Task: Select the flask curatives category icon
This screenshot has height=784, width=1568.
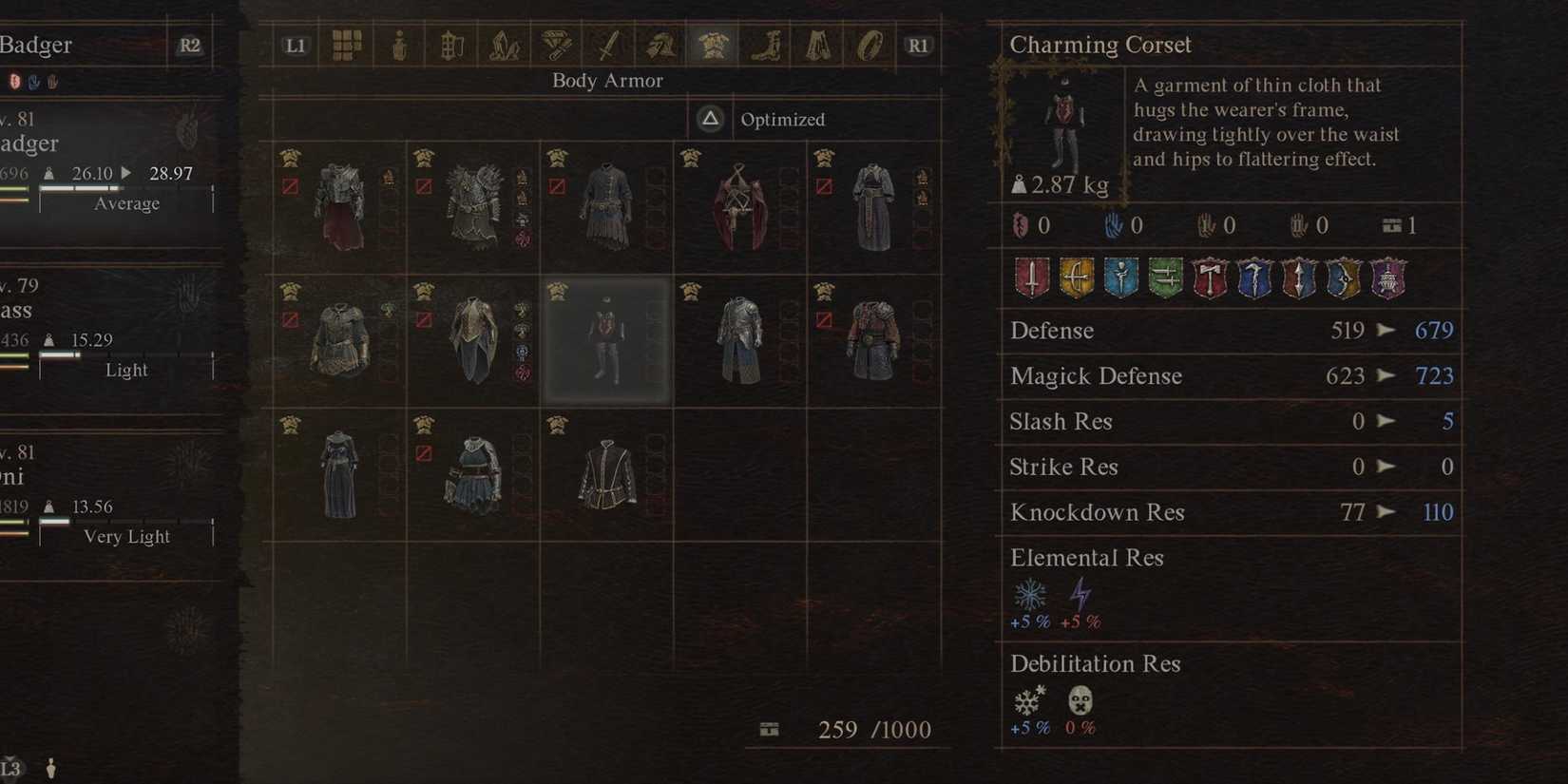Action: click(399, 43)
